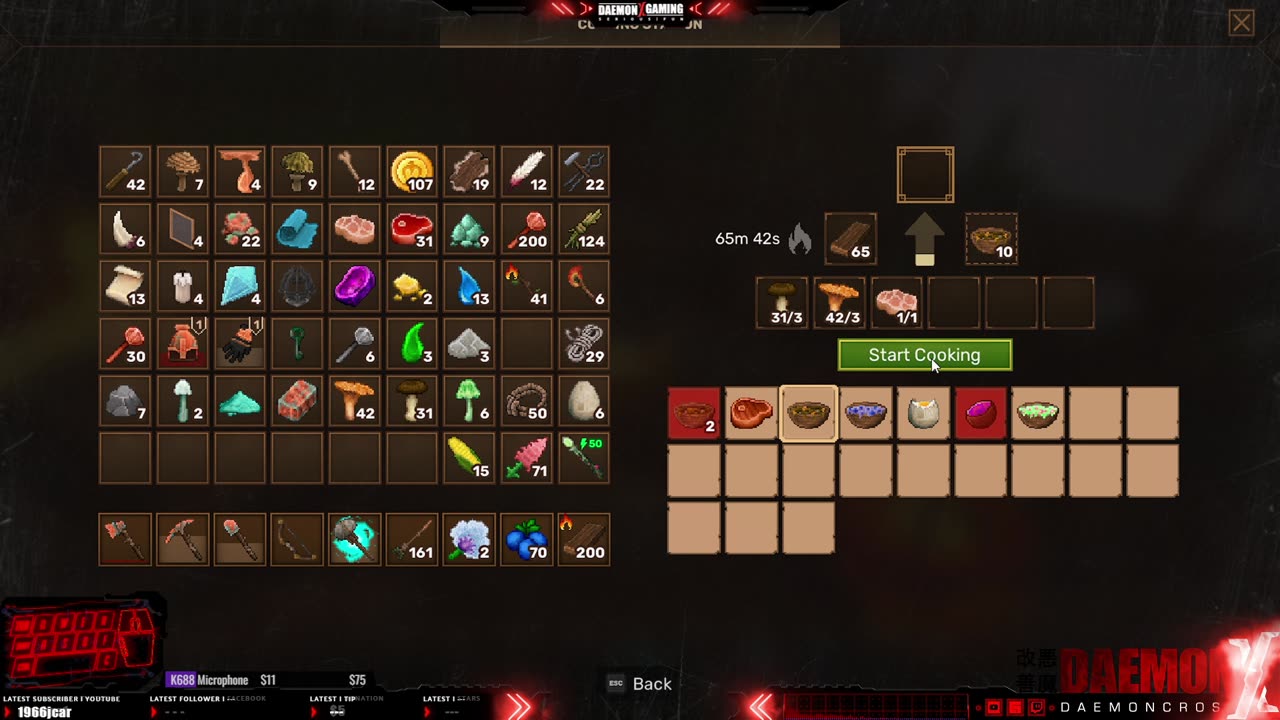Select the purple gem inventory item
Image resolution: width=1280 pixels, height=720 pixels.
pos(354,287)
